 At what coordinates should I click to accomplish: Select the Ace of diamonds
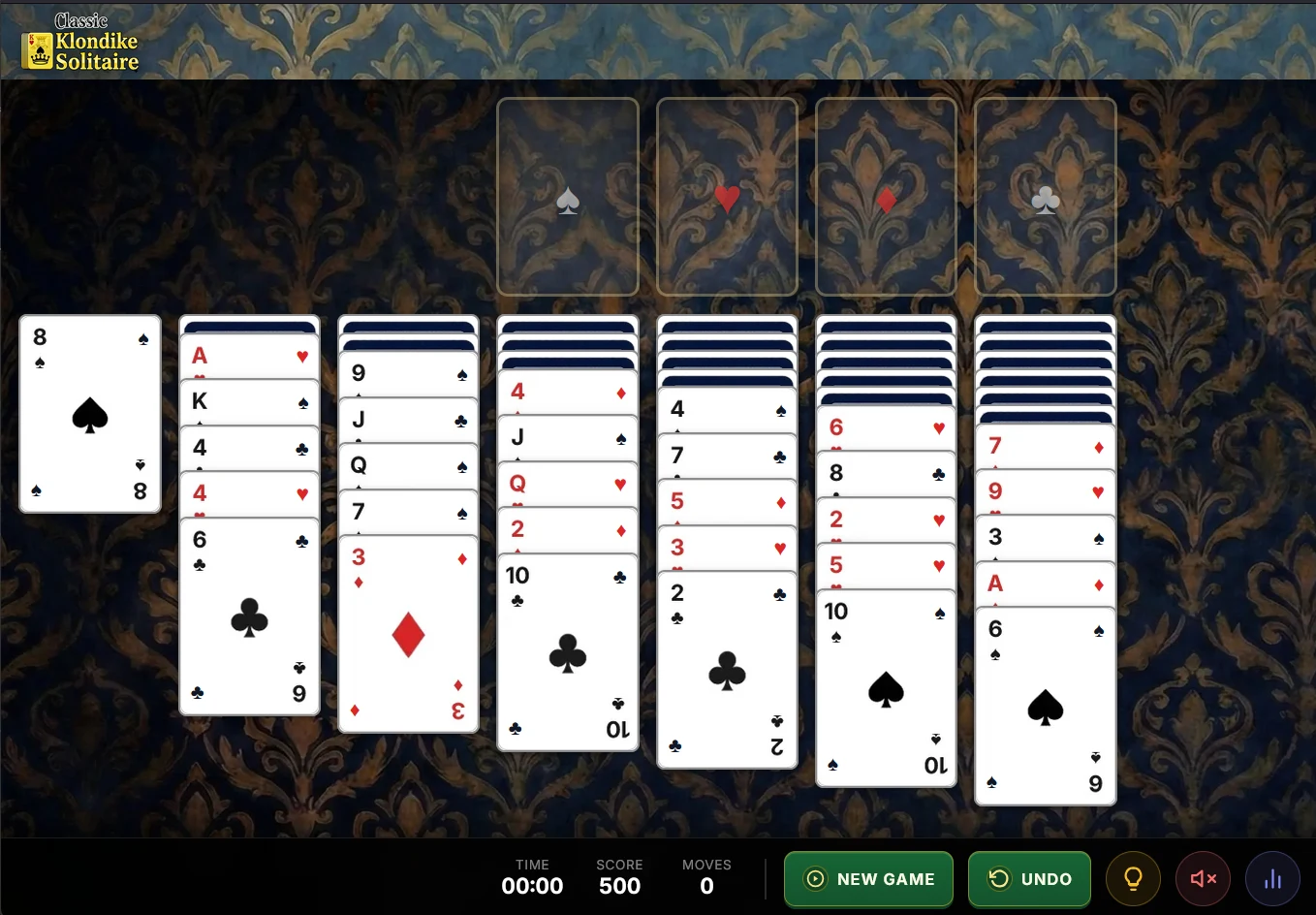pos(1045,584)
